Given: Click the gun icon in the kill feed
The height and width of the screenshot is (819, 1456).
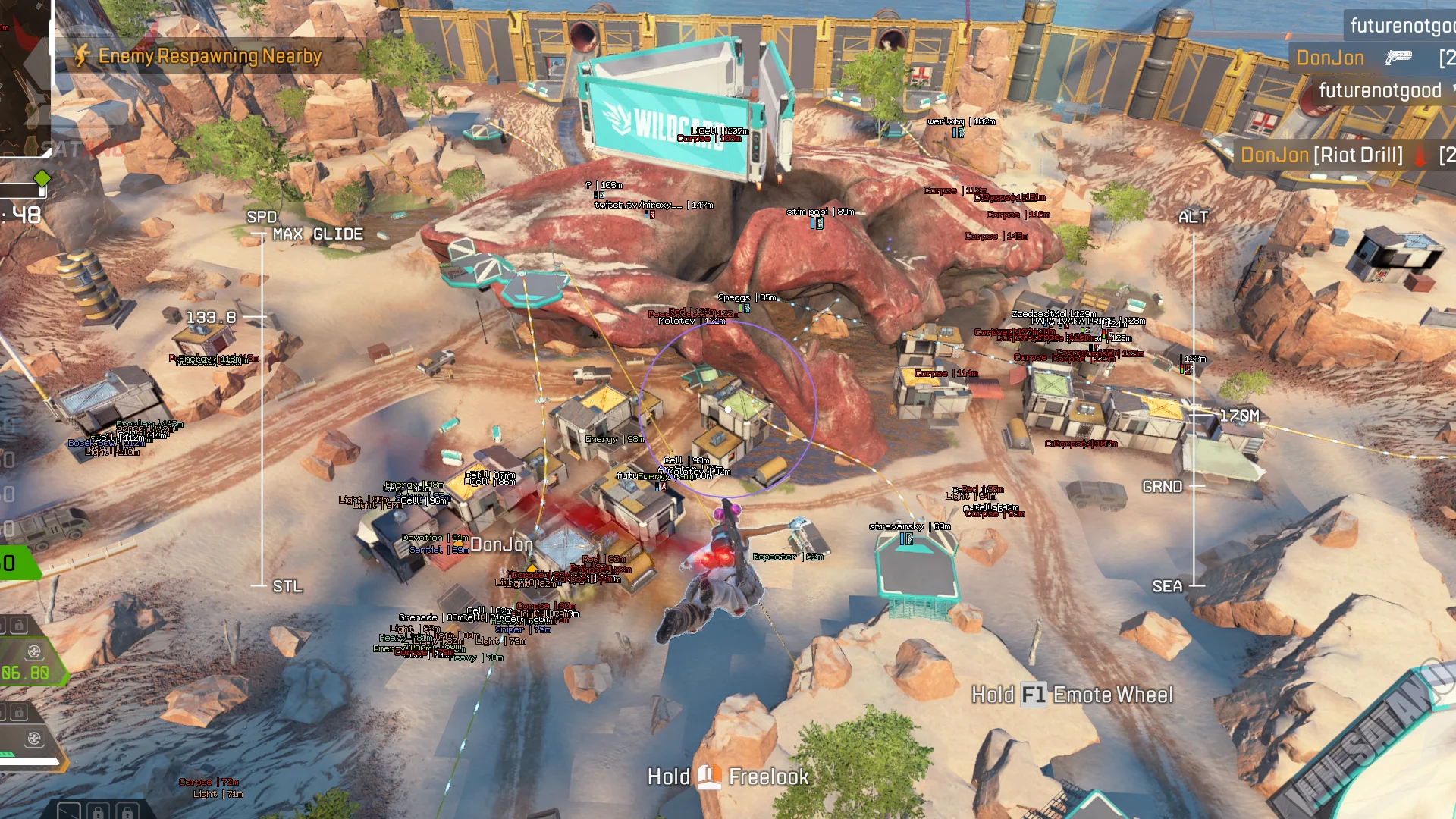Looking at the screenshot, I should click(x=1398, y=58).
